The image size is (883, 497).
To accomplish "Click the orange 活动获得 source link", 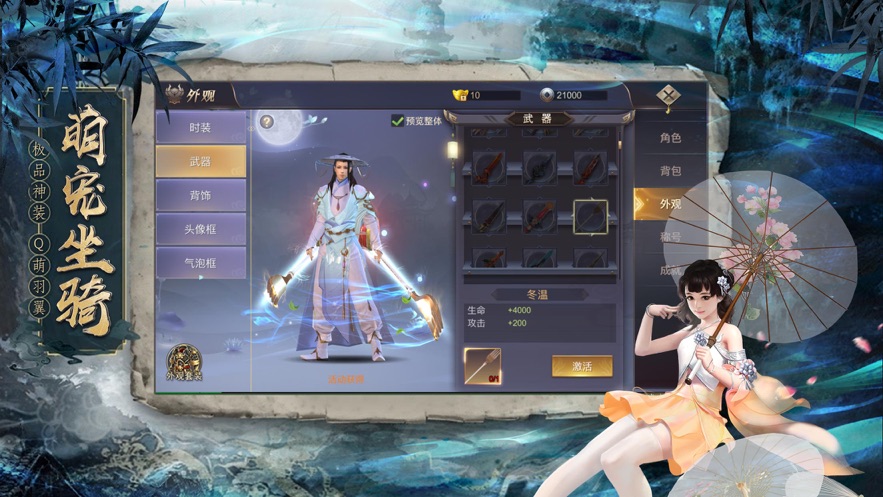I will pyautogui.click(x=346, y=379).
